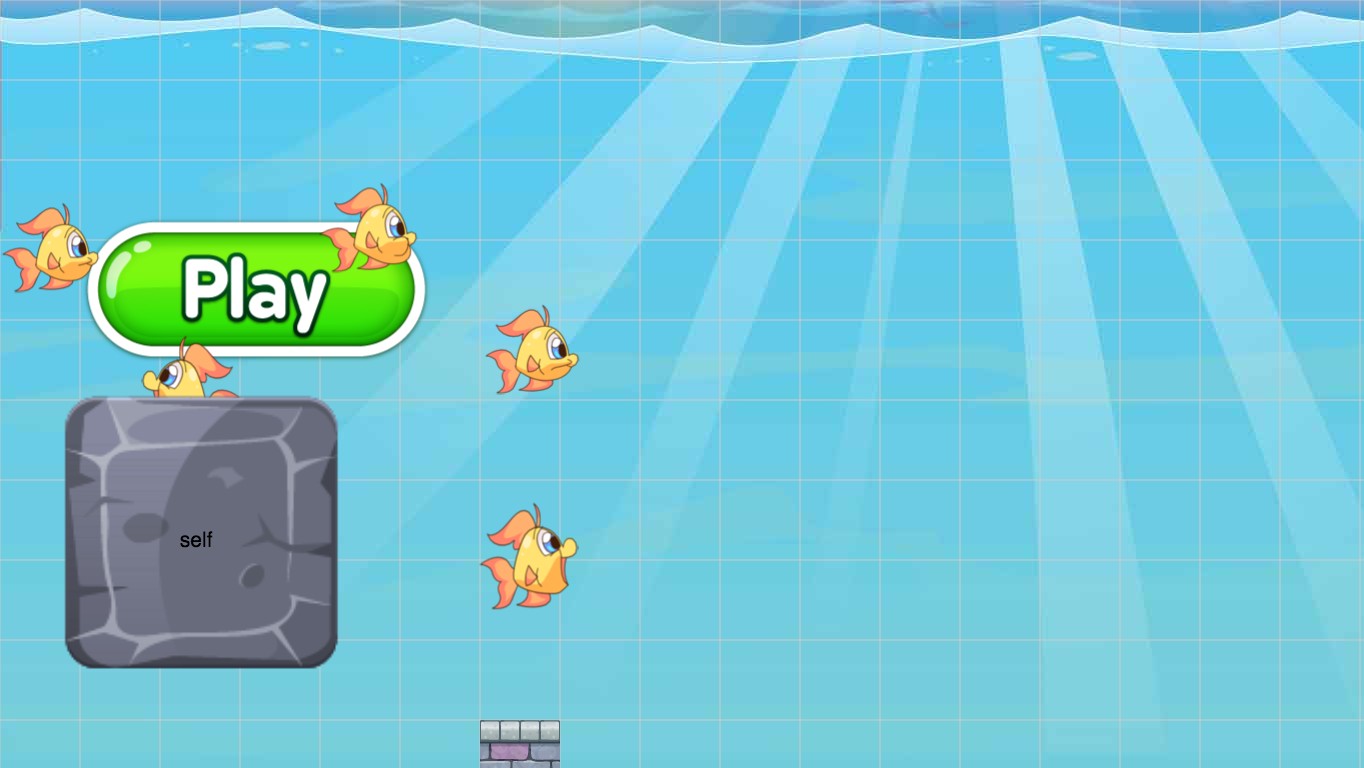1364x768 pixels.
Task: Select the fish swimming in the middle sunbeam
Action: click(533, 355)
